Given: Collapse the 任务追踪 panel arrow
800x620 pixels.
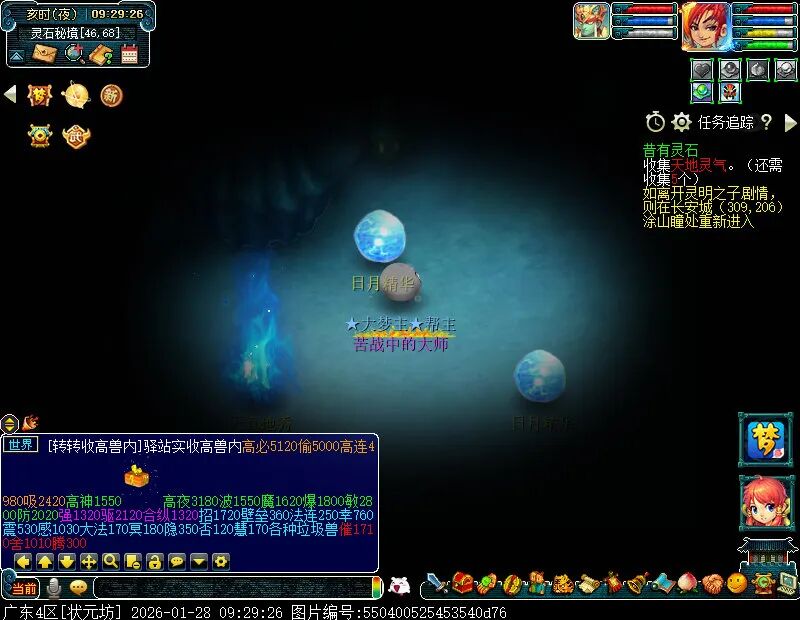Looking at the screenshot, I should coord(790,122).
